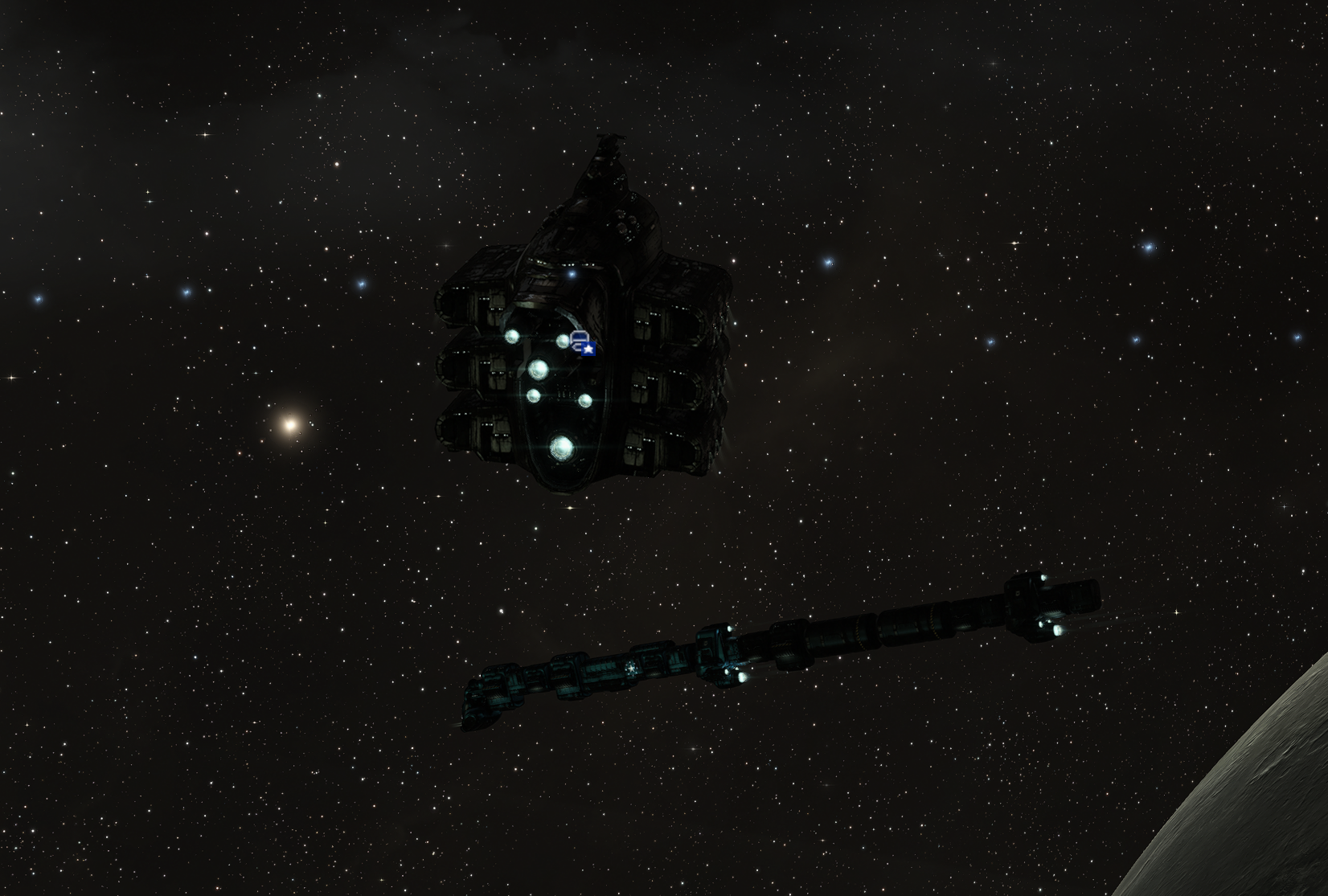Screen dimensions: 1328x896
Task: Select the ship bracket icon with blue star
Action: click(583, 342)
